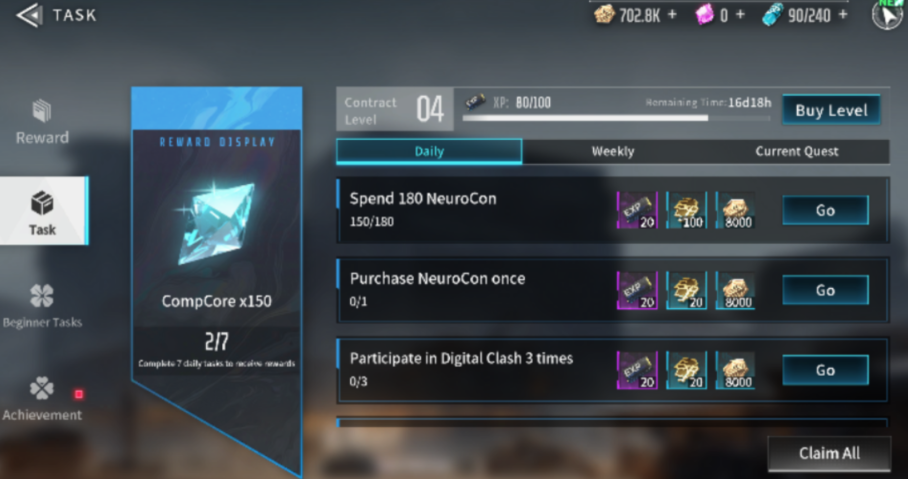The width and height of the screenshot is (908, 479).
Task: Inspect the 100 reward for spending NeuroCon
Action: pos(686,210)
